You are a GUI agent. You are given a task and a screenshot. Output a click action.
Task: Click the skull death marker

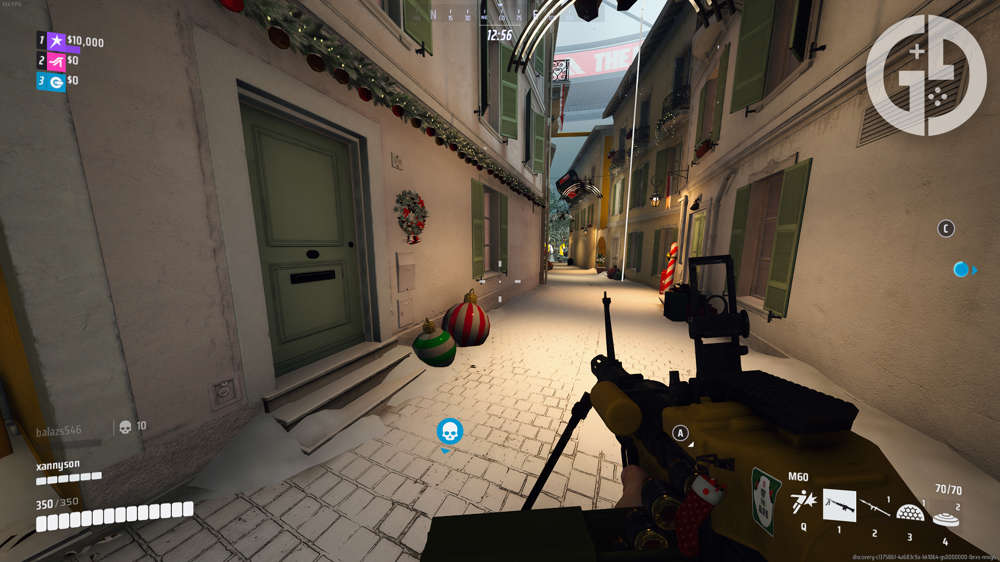click(450, 431)
